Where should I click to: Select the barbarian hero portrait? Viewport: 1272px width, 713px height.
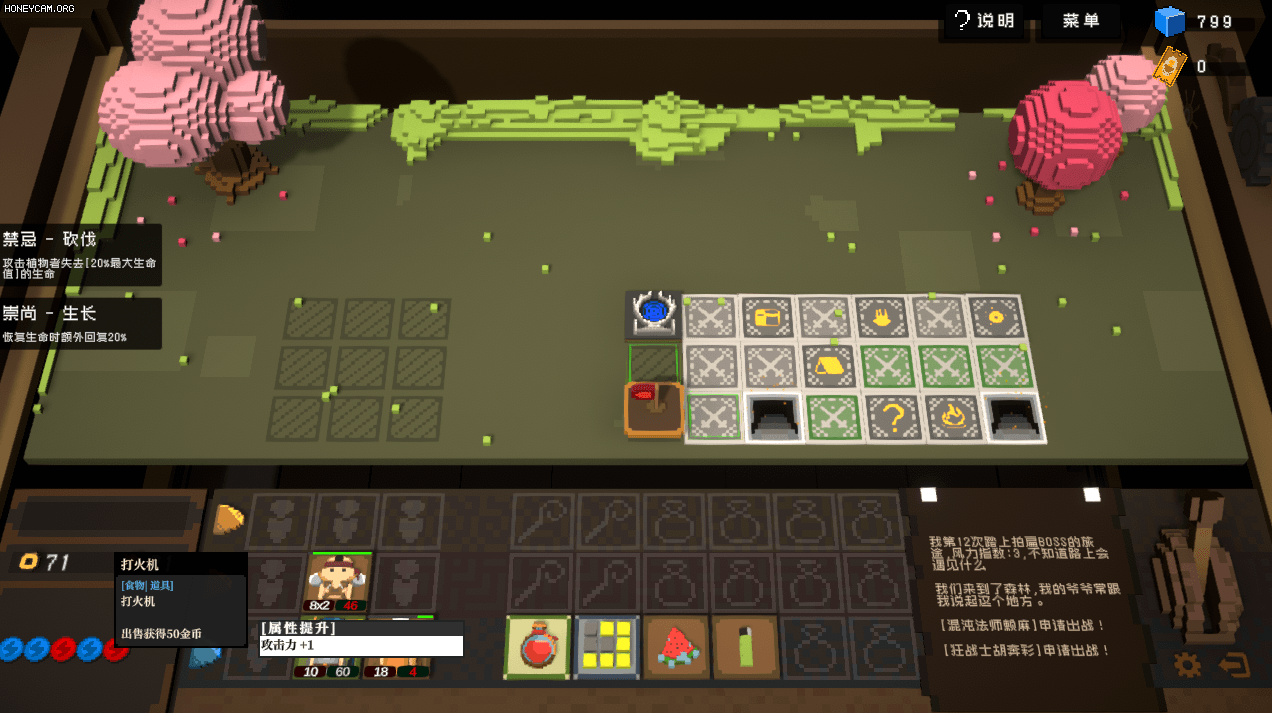(x=337, y=581)
